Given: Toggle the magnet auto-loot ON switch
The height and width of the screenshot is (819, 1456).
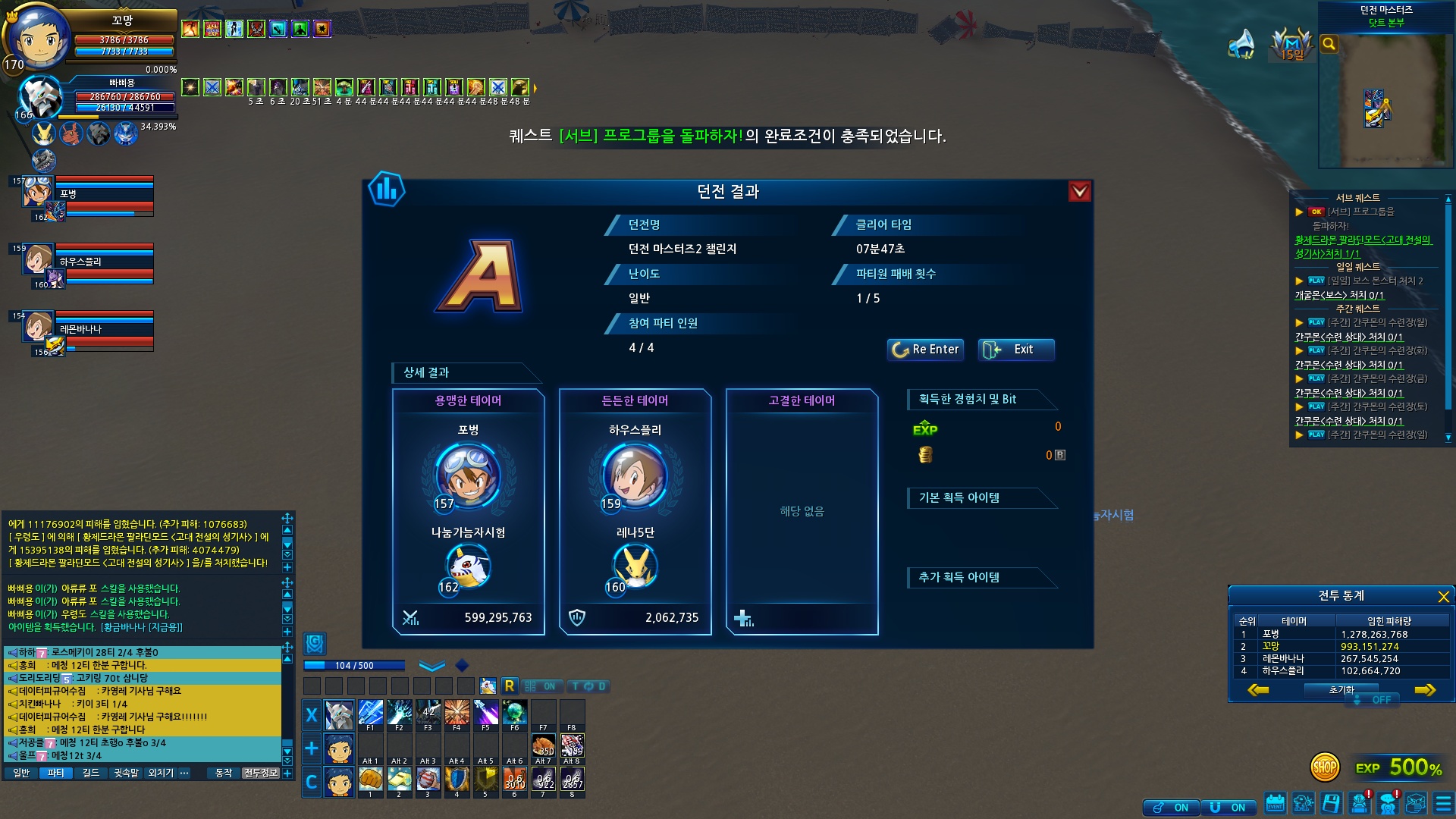Looking at the screenshot, I should (x=1228, y=808).
